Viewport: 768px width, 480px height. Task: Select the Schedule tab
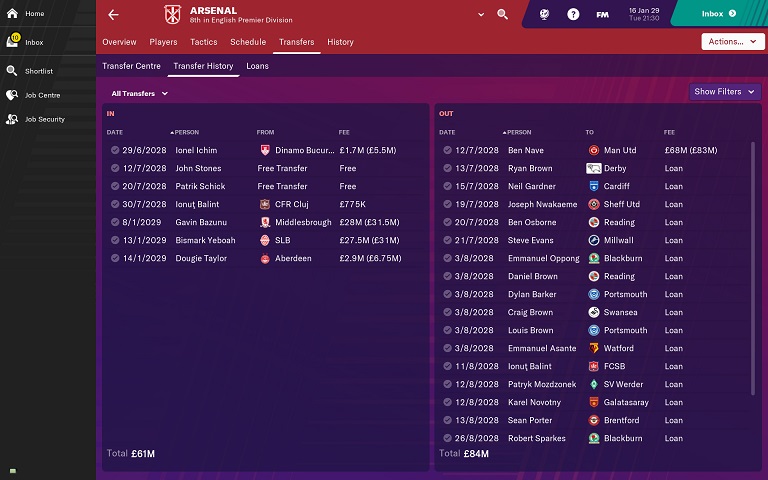pos(248,42)
